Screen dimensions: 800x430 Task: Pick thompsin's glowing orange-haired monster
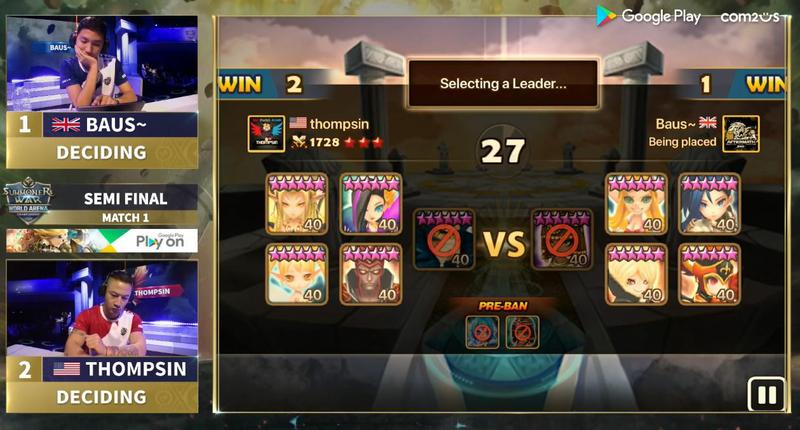pyautogui.click(x=297, y=274)
